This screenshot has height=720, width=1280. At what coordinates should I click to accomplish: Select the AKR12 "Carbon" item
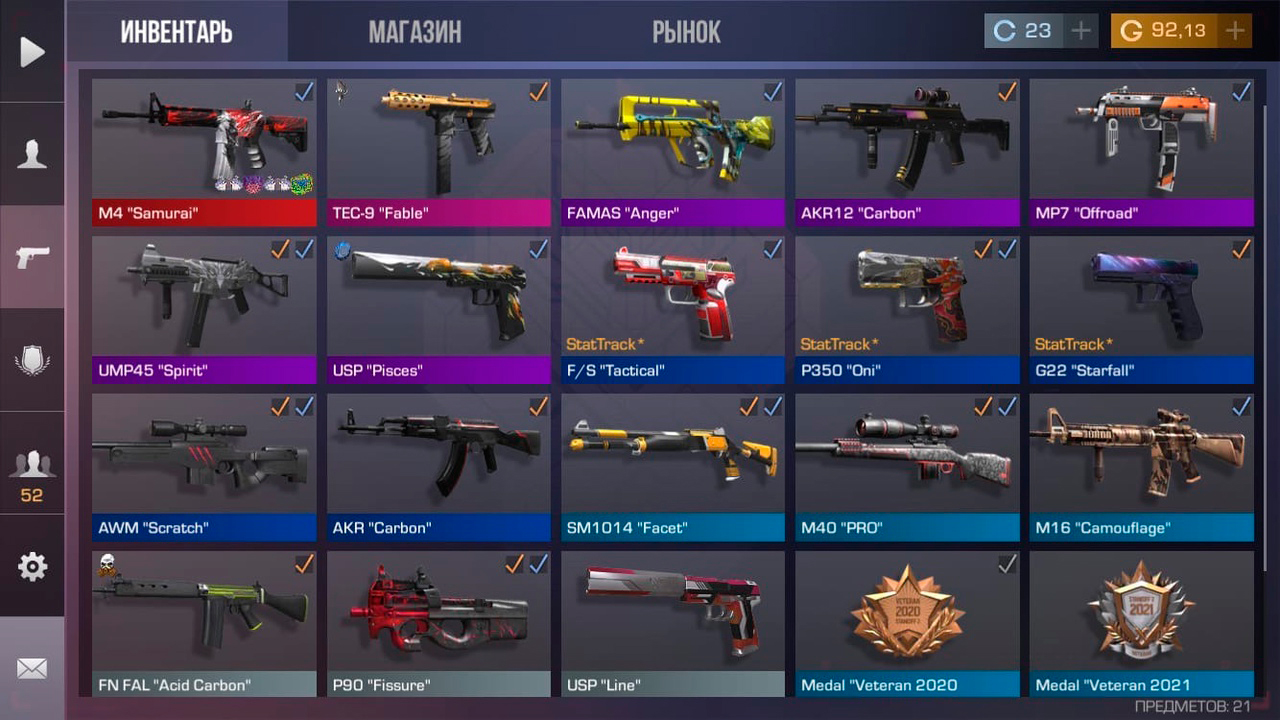pos(907,152)
